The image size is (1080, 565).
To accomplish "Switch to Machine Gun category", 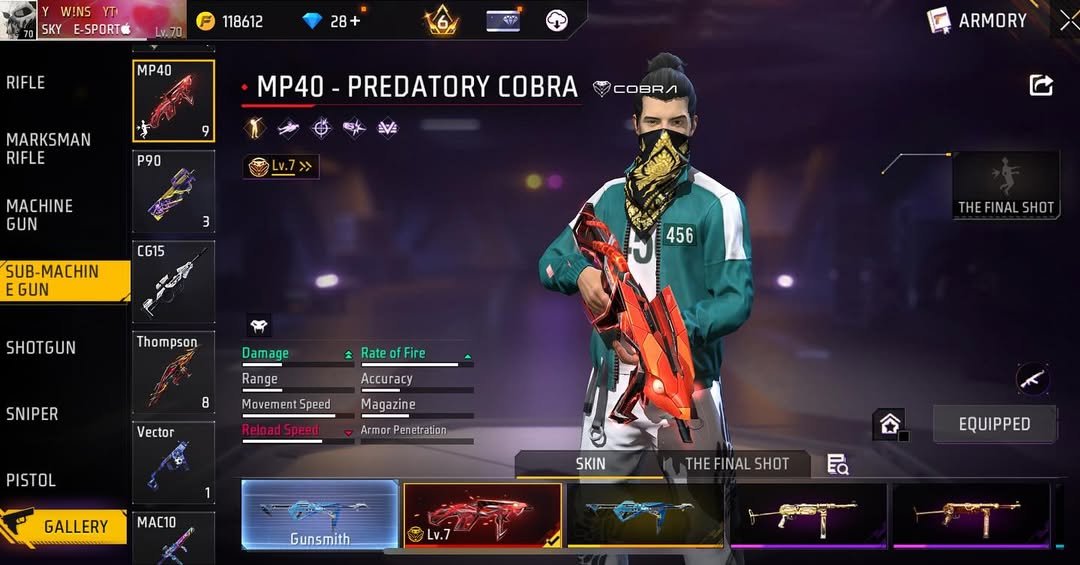I will 40,214.
